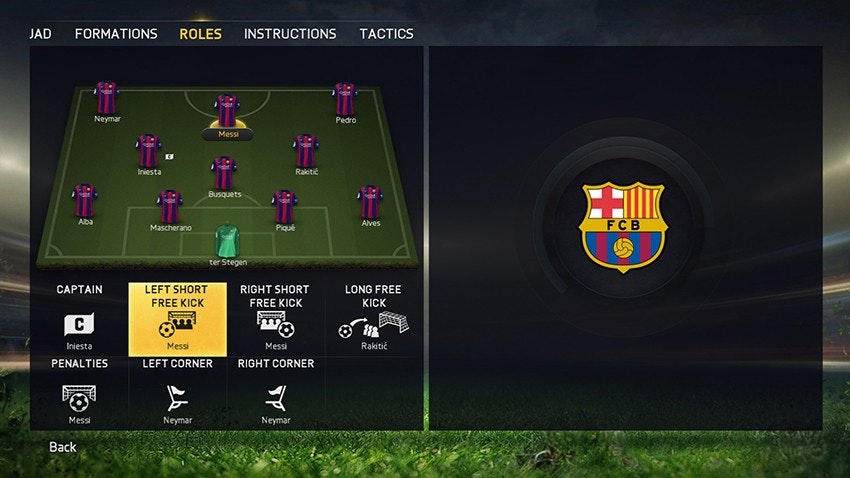Select Right Short Free Kick role

pyautogui.click(x=275, y=318)
